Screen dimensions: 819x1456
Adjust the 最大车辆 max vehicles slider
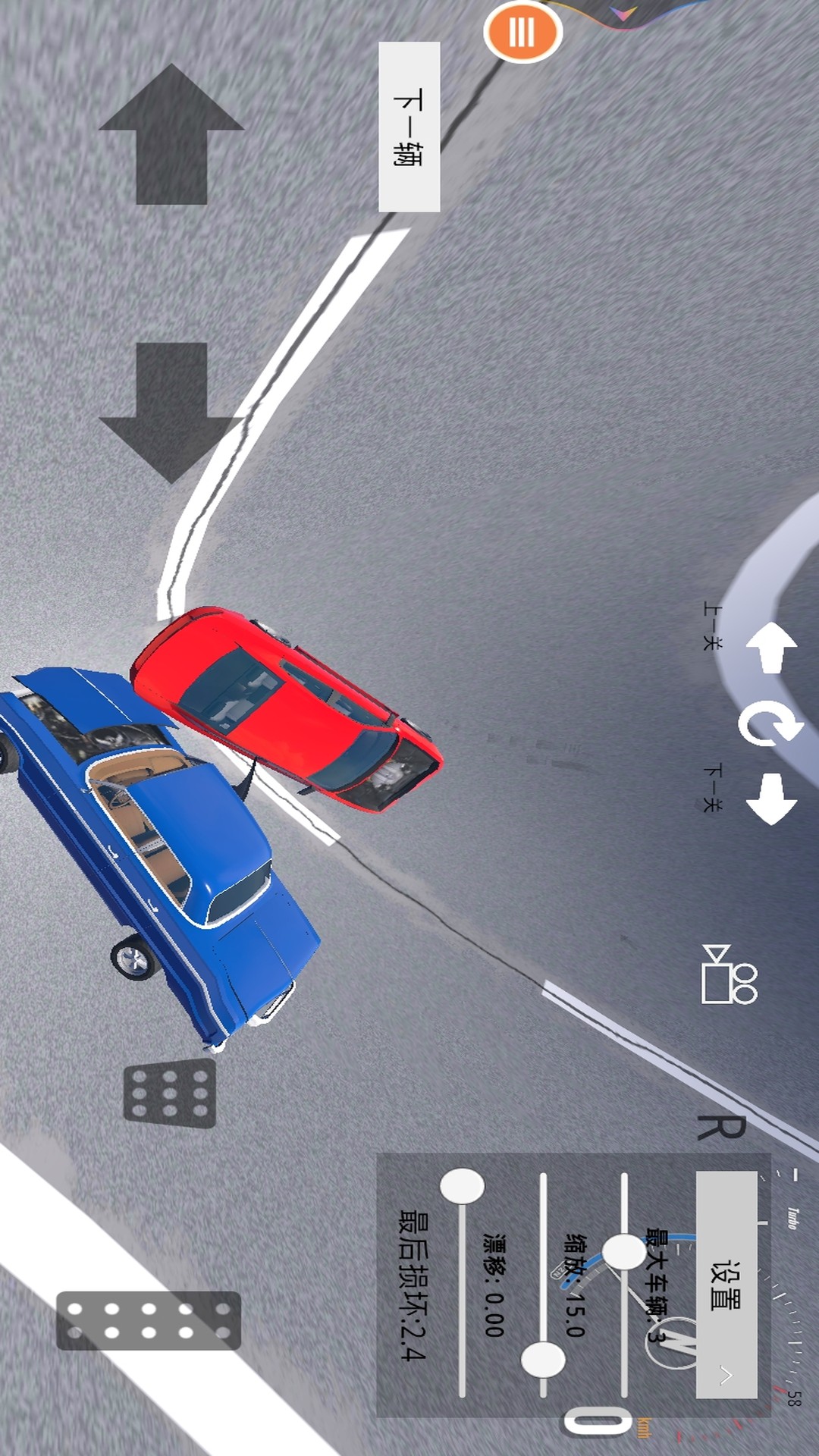click(x=624, y=1251)
